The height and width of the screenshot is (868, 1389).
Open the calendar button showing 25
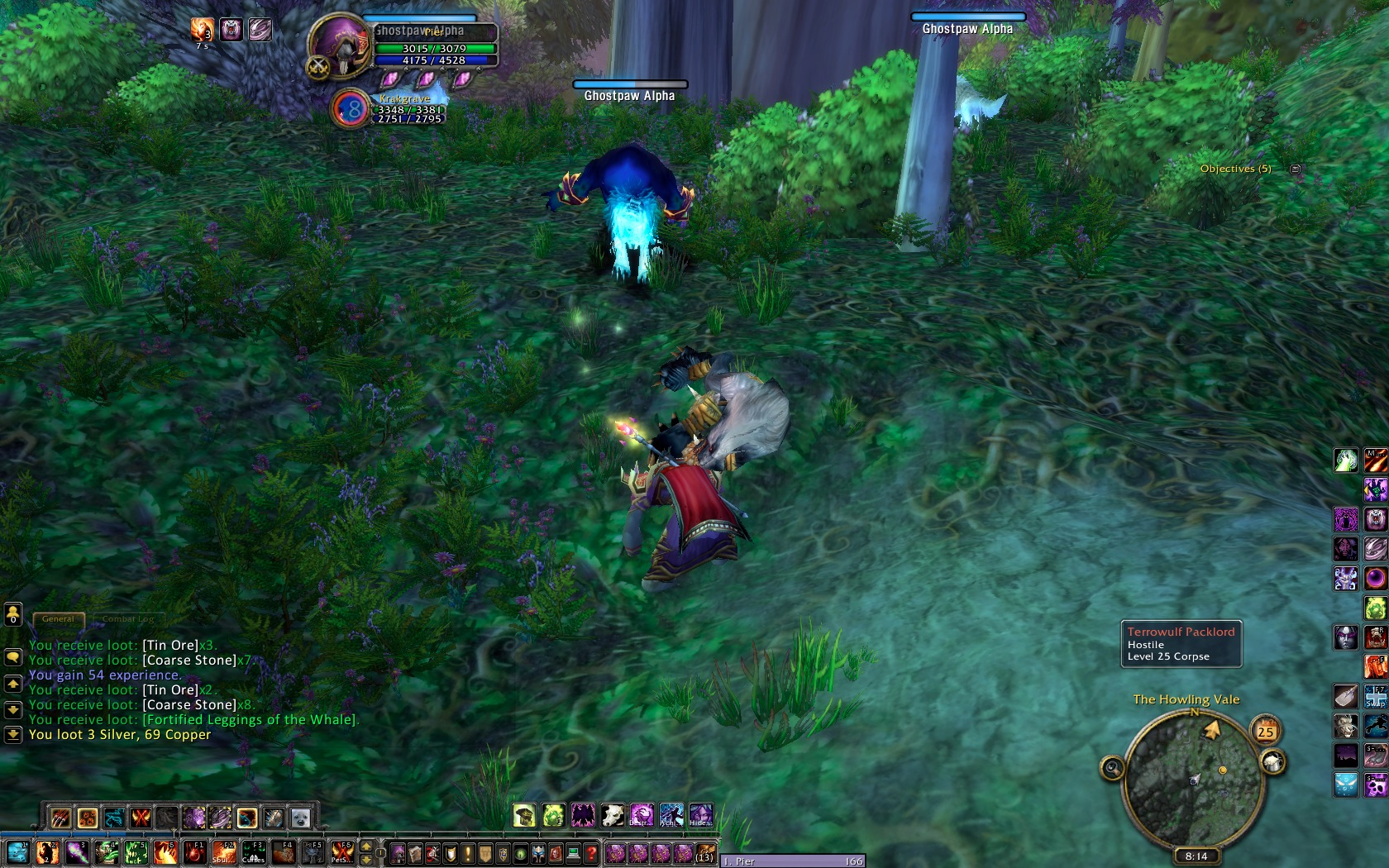click(x=1266, y=731)
